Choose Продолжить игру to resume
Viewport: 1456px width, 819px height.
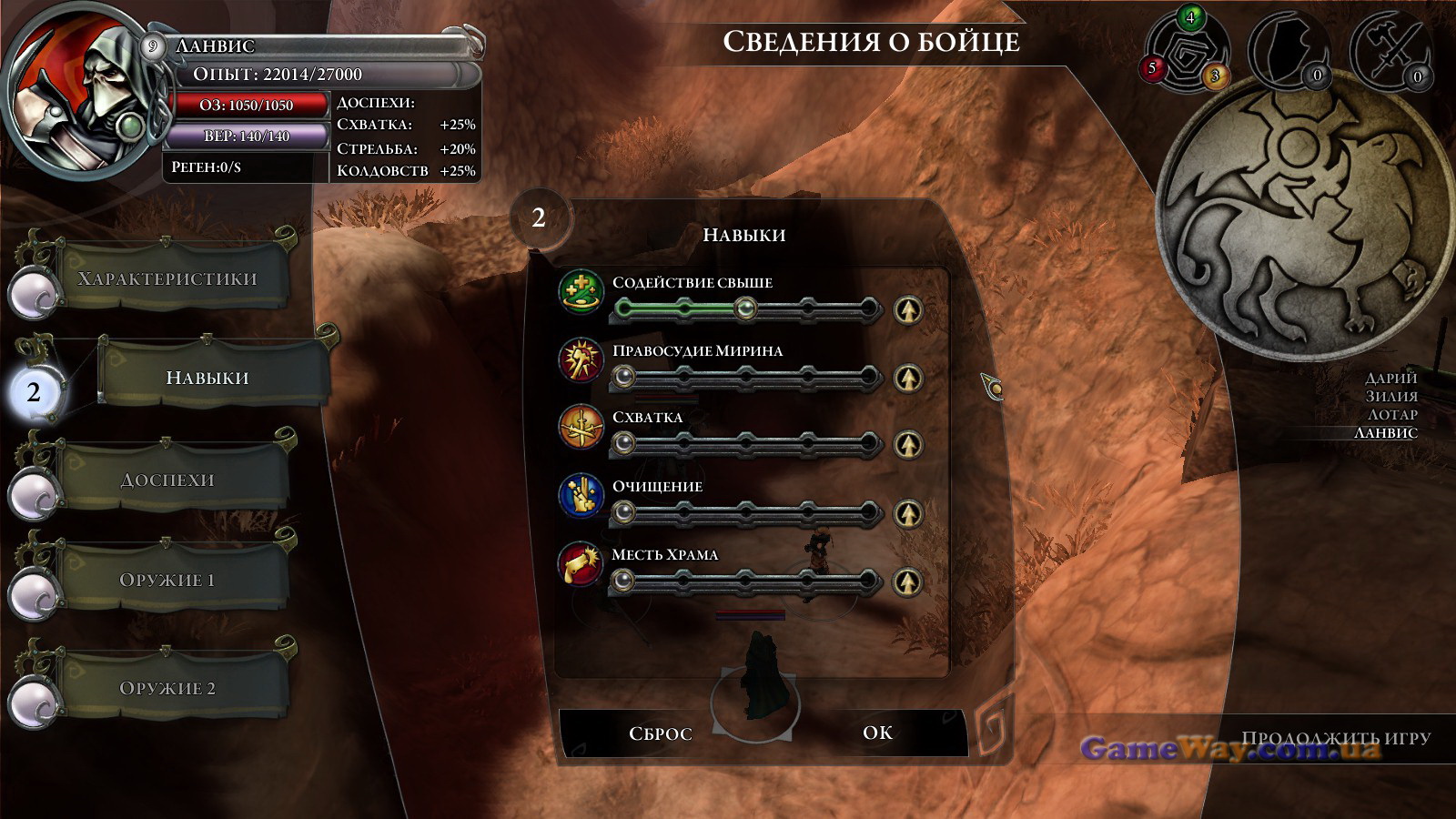(1335, 738)
